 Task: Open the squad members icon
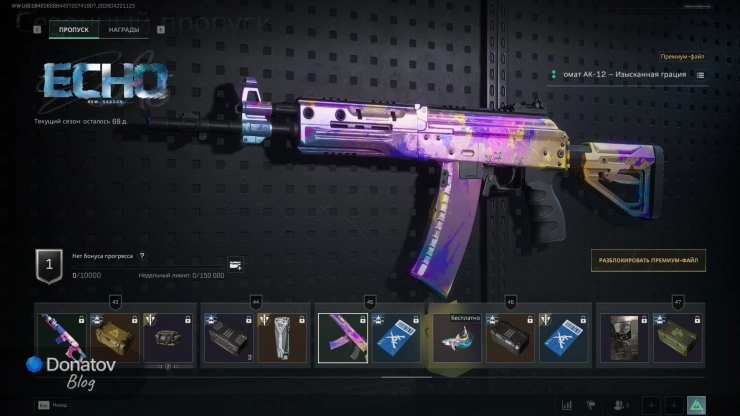pos(620,405)
